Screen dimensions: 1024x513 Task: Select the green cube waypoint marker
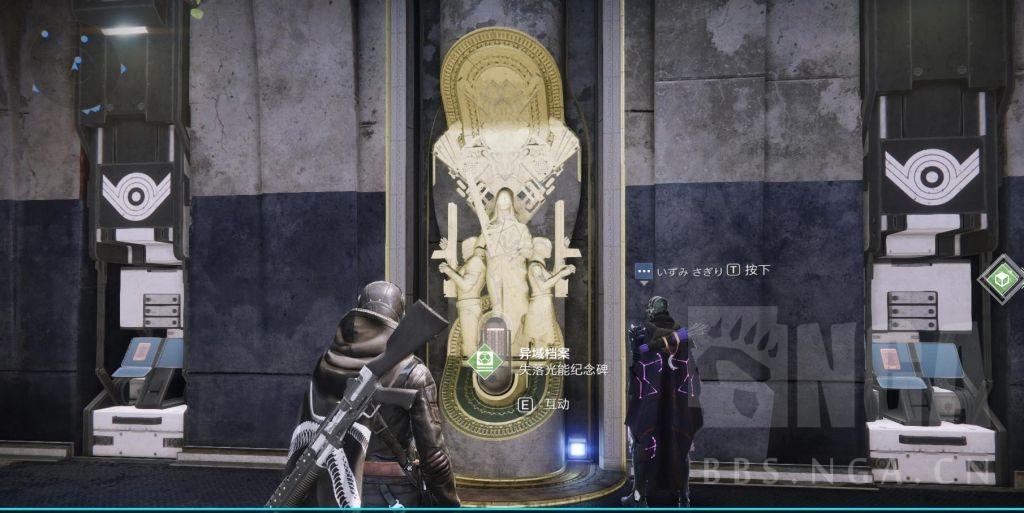tap(1001, 279)
